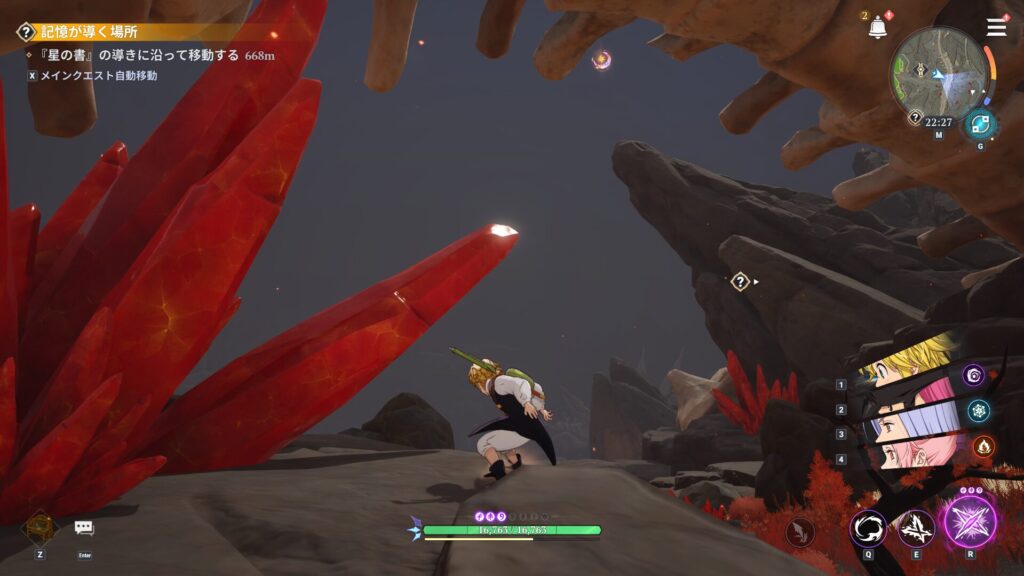Unleash the glowing purple ultimate skill
Screen dimensions: 1024x576
click(971, 522)
